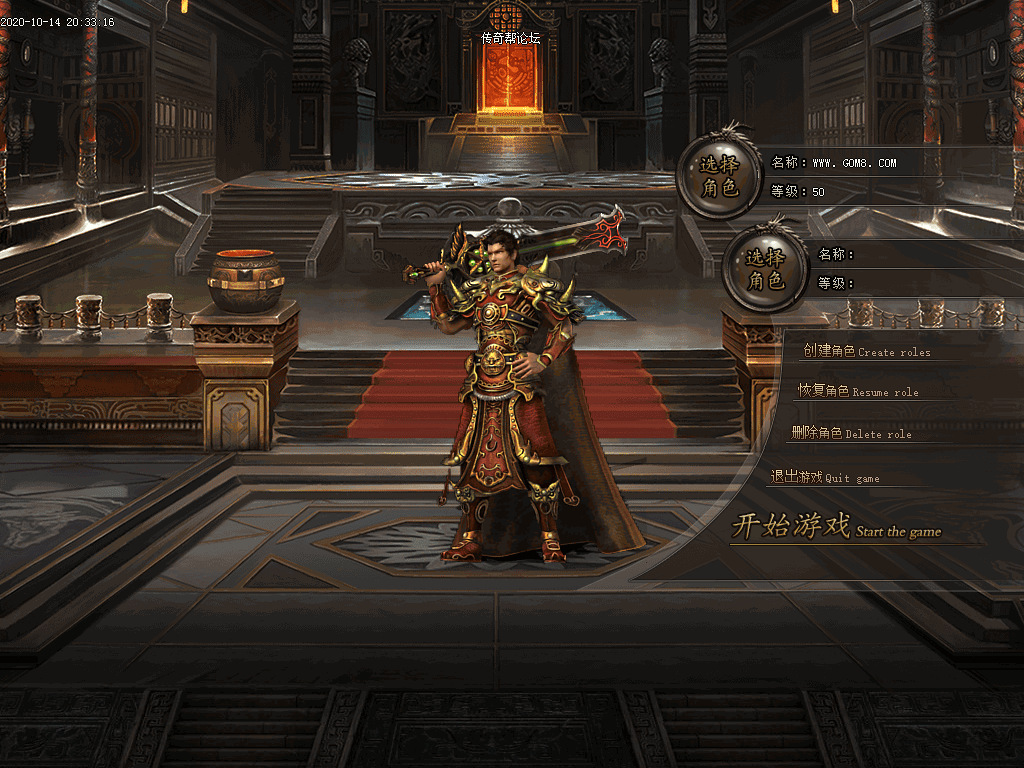Image resolution: width=1024 pixels, height=768 pixels.
Task: Start the game
Action: click(x=836, y=527)
